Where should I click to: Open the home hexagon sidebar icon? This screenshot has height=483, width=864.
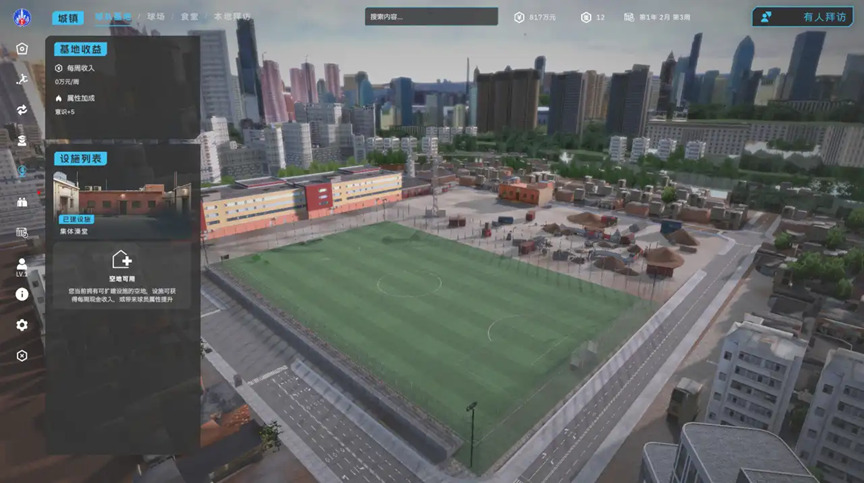(x=22, y=48)
